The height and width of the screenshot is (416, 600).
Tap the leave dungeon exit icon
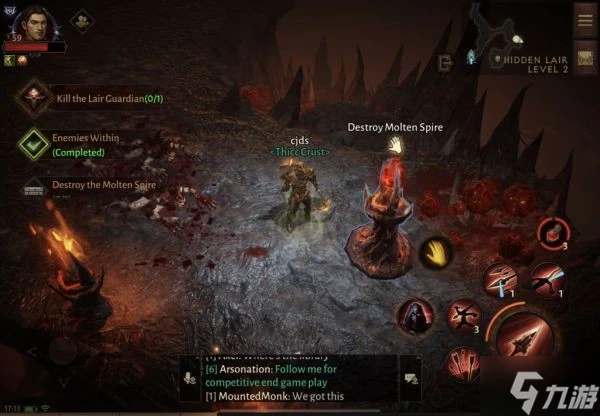(x=446, y=62)
